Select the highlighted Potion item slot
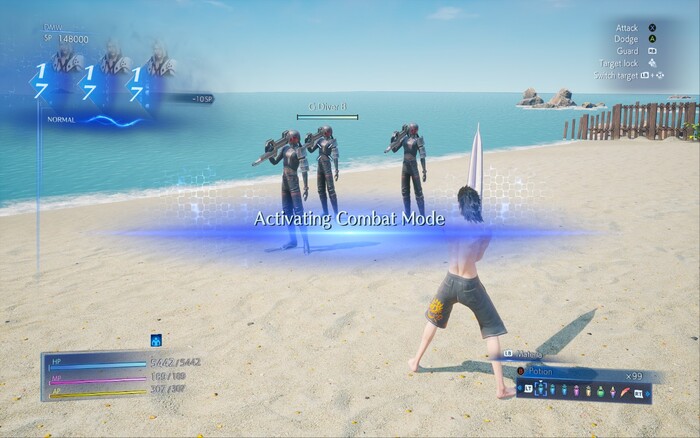700x438 pixels. point(539,391)
